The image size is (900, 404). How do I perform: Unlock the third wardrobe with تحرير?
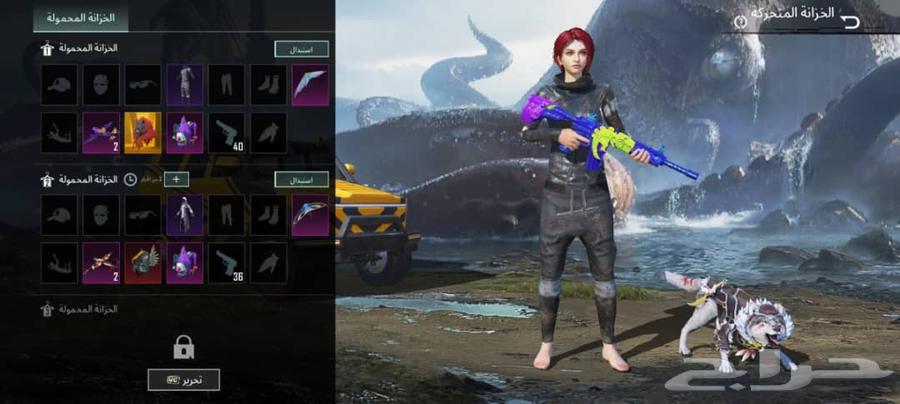click(183, 379)
